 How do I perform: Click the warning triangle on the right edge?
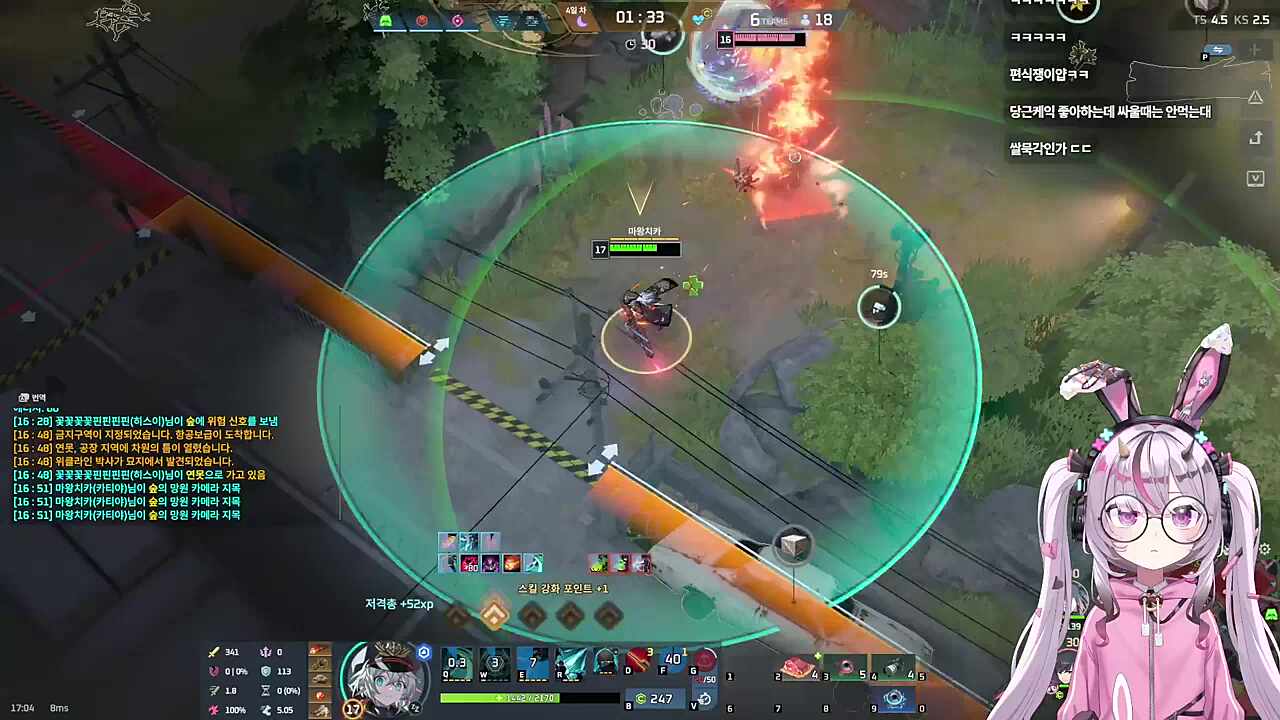1255,96
